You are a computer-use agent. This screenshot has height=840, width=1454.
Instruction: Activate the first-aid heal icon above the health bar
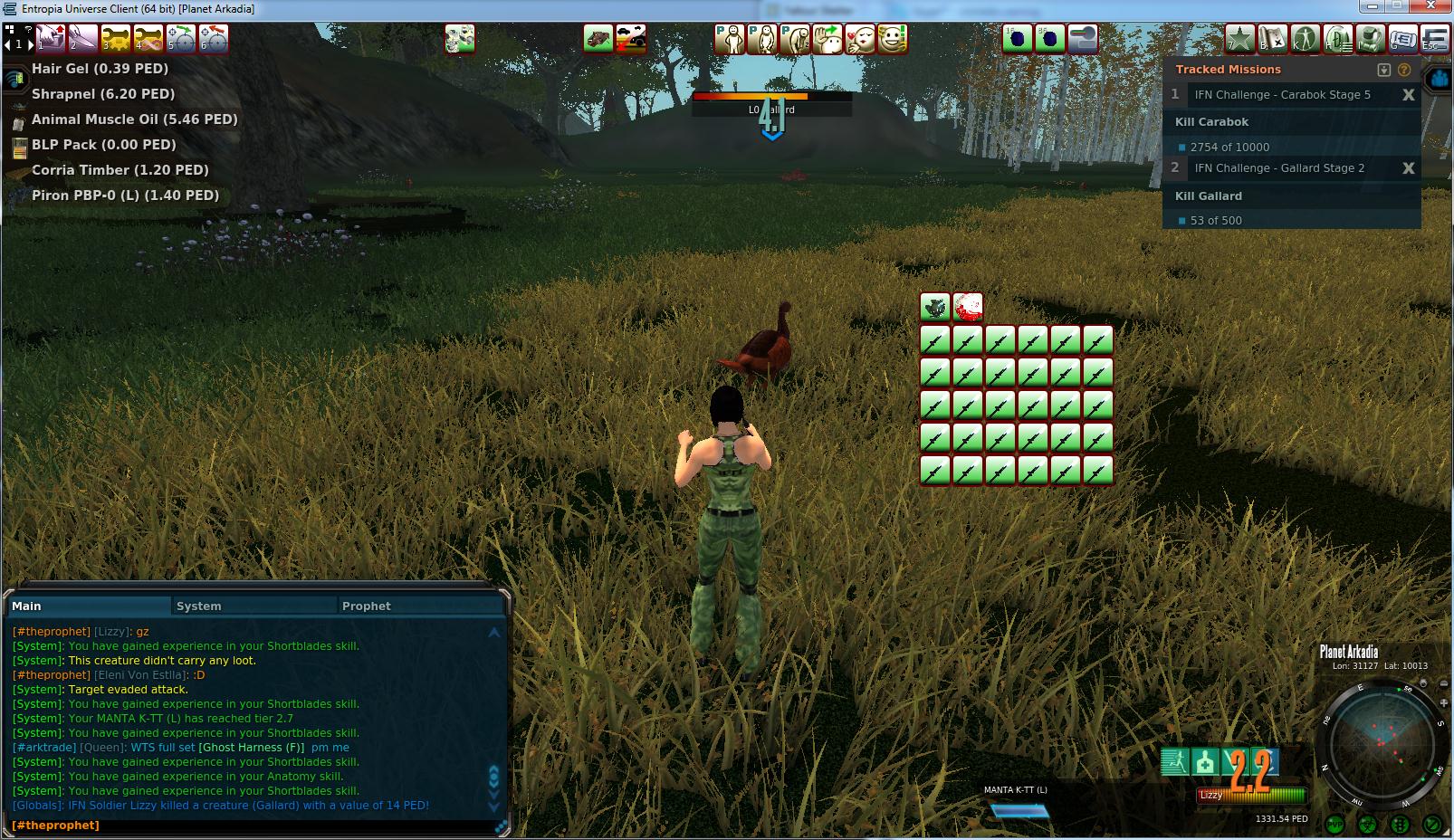point(1204,762)
